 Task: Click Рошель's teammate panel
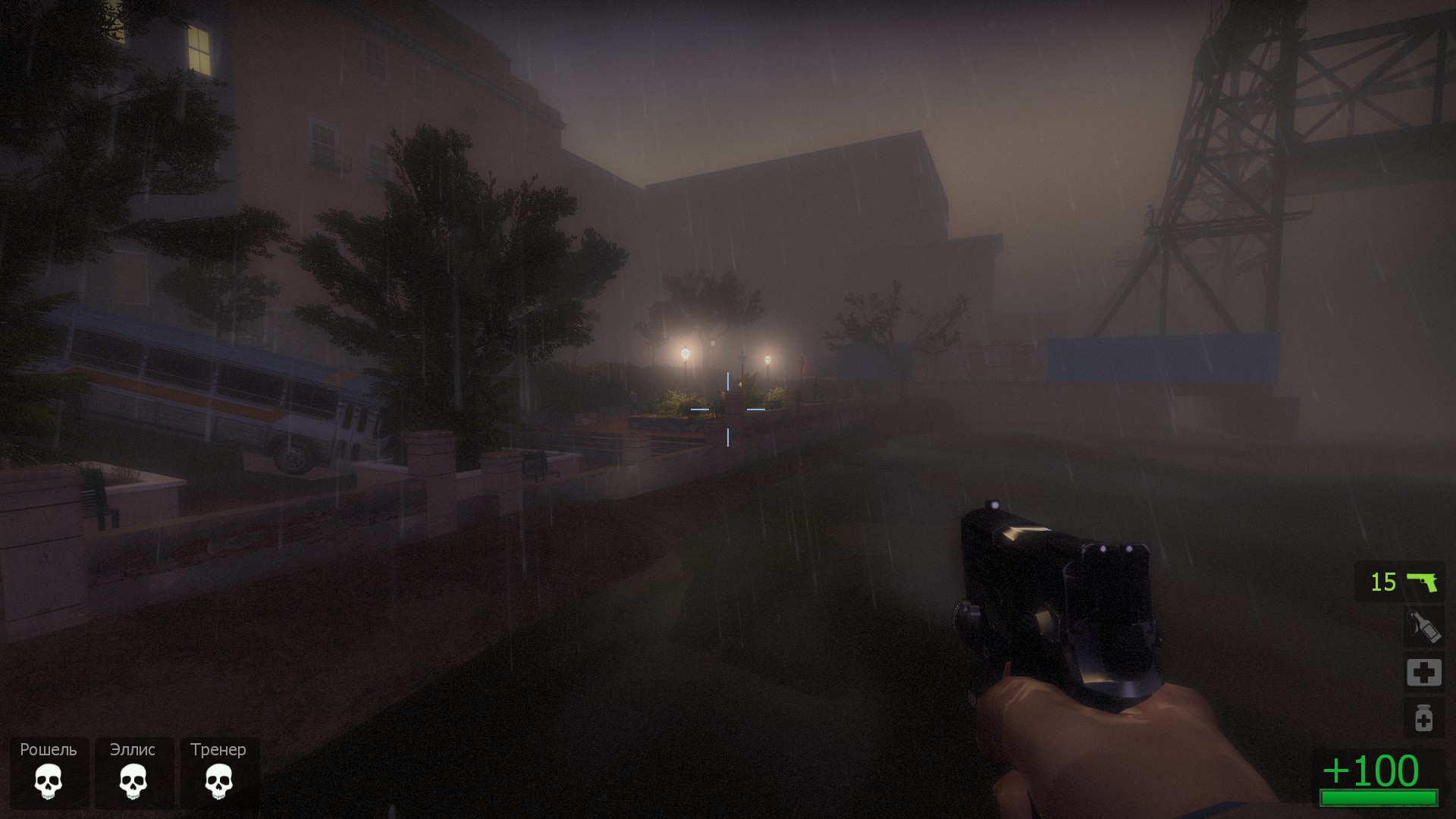(x=49, y=772)
